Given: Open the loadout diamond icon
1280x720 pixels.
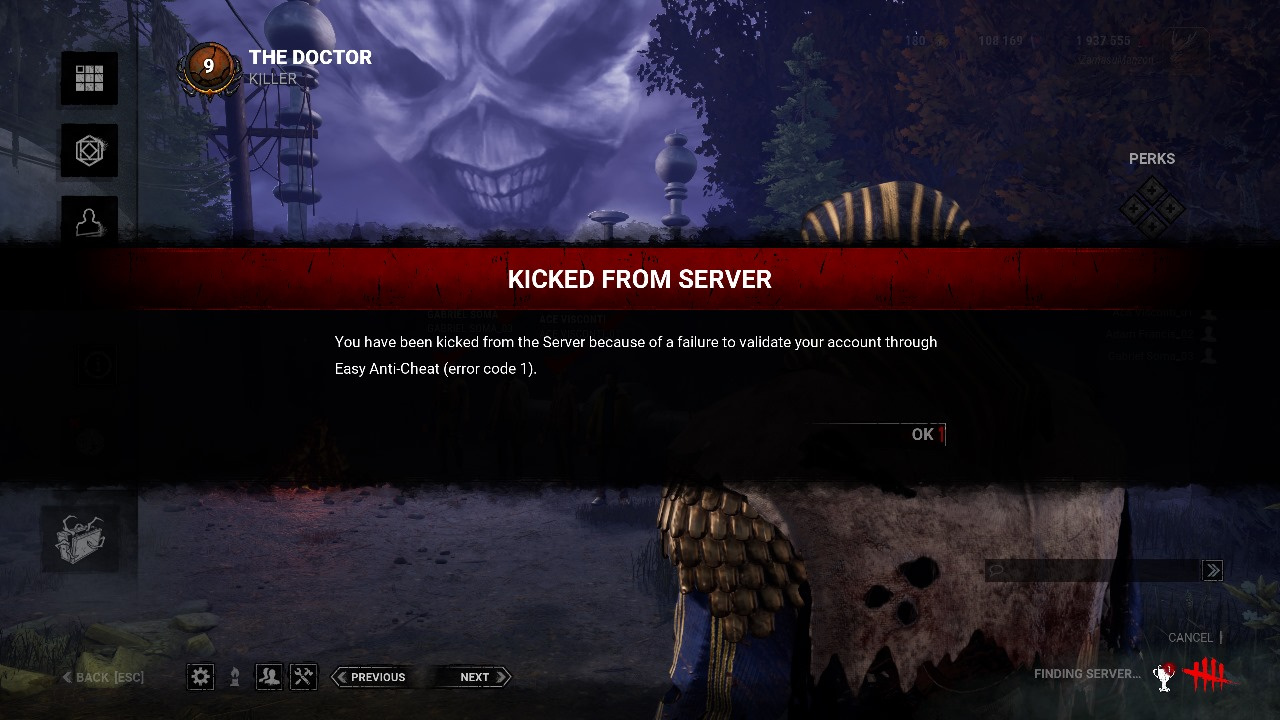Looking at the screenshot, I should [89, 151].
